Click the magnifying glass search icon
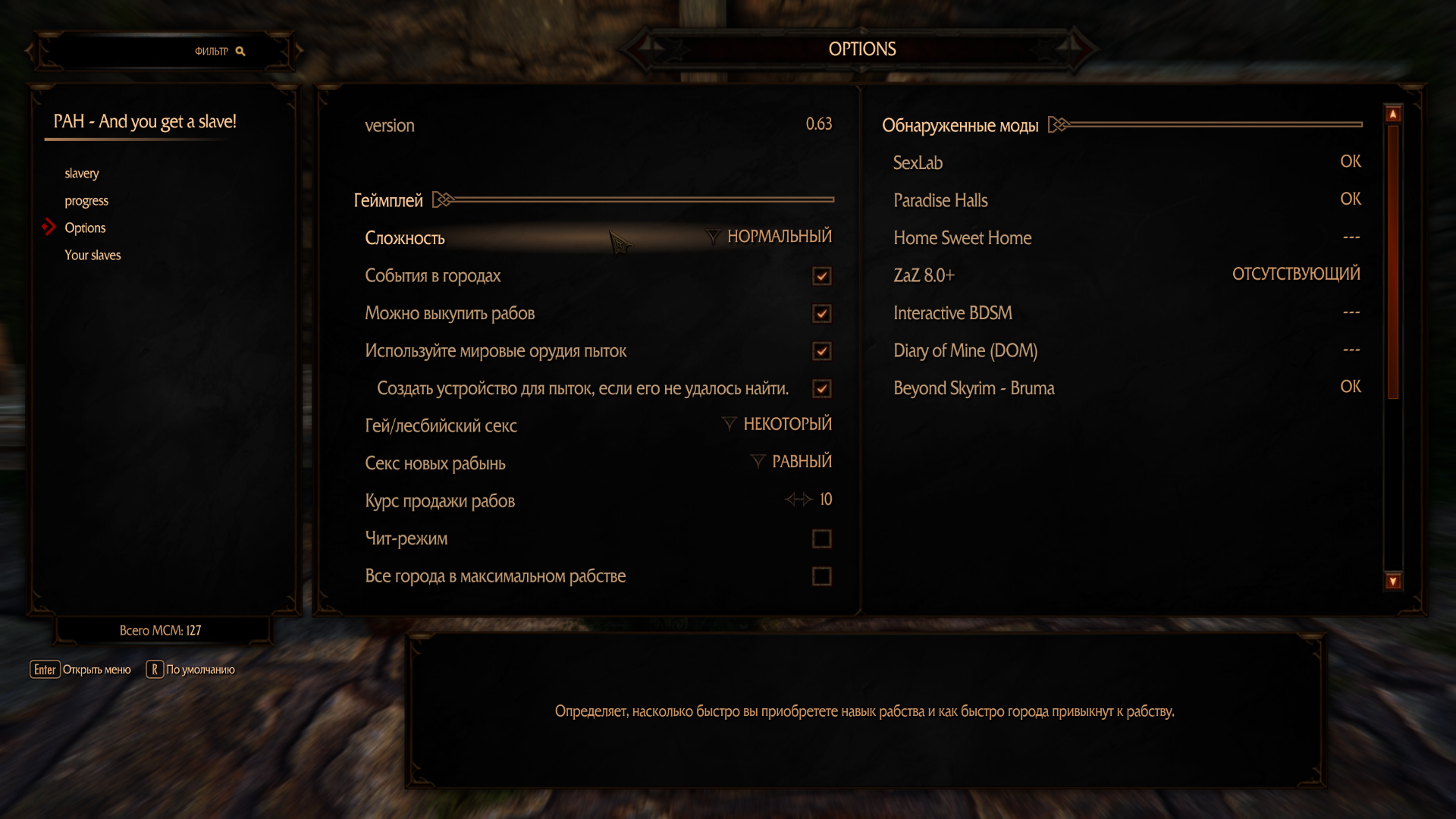This screenshot has height=819, width=1456. (x=241, y=51)
